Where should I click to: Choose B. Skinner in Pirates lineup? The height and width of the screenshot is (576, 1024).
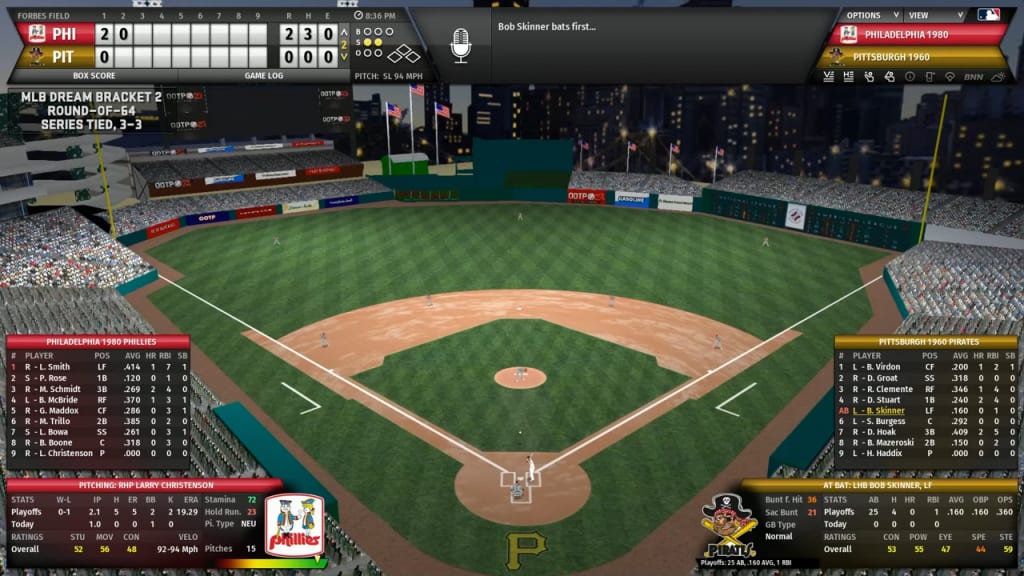click(x=885, y=410)
